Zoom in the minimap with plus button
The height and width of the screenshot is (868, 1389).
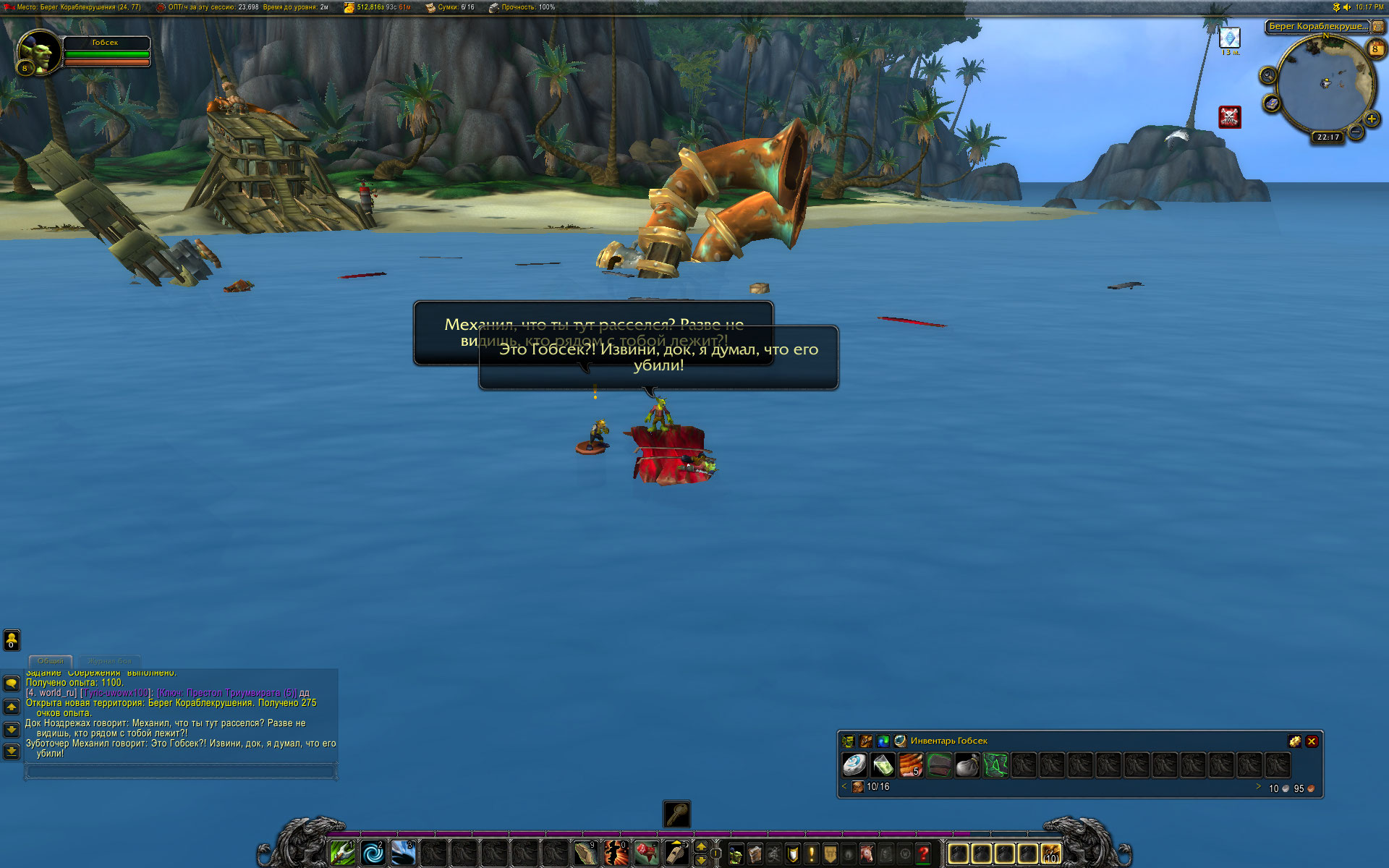(1371, 119)
